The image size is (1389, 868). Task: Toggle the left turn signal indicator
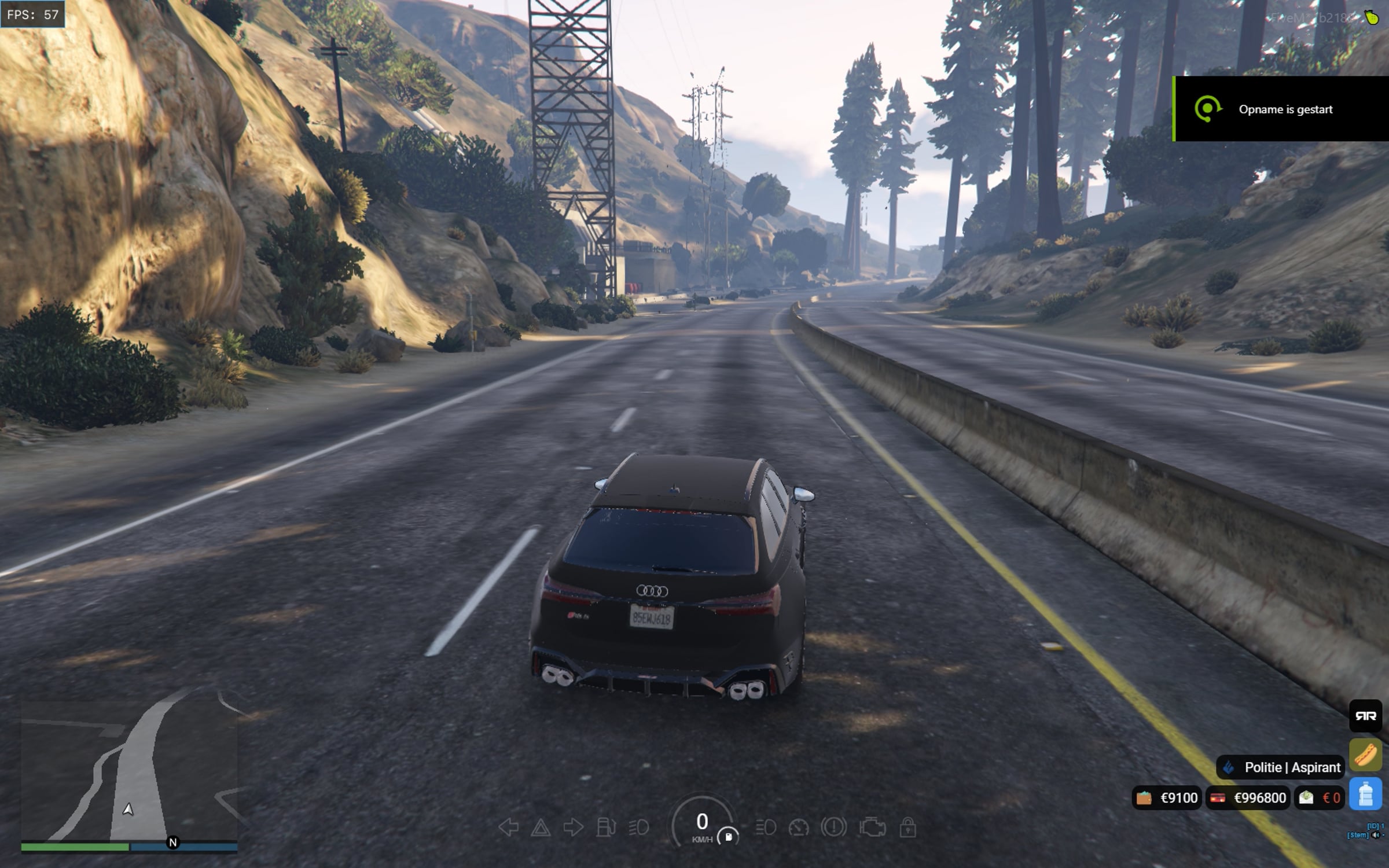point(508,827)
